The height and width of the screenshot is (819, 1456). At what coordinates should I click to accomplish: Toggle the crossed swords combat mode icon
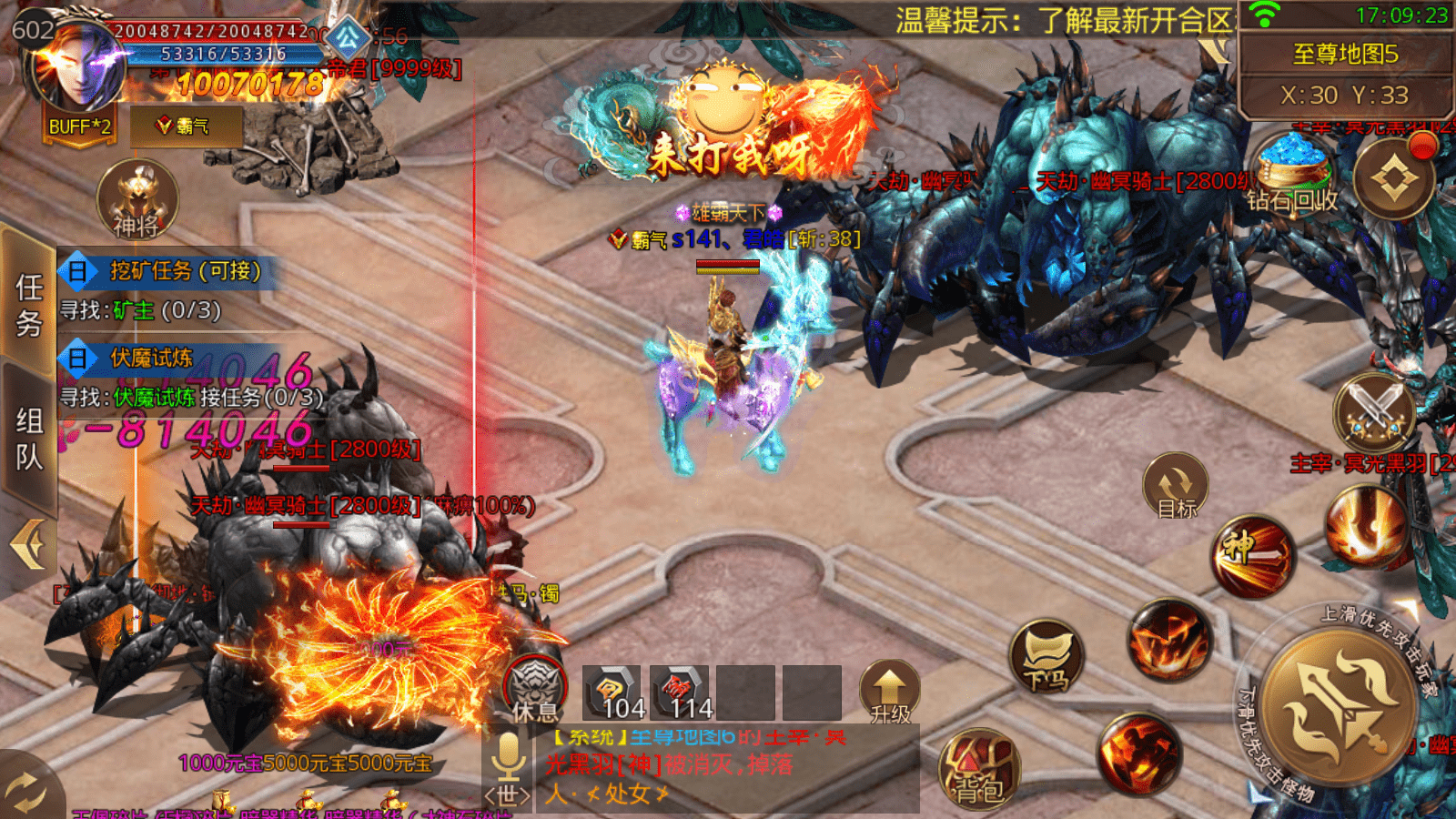click(1374, 411)
